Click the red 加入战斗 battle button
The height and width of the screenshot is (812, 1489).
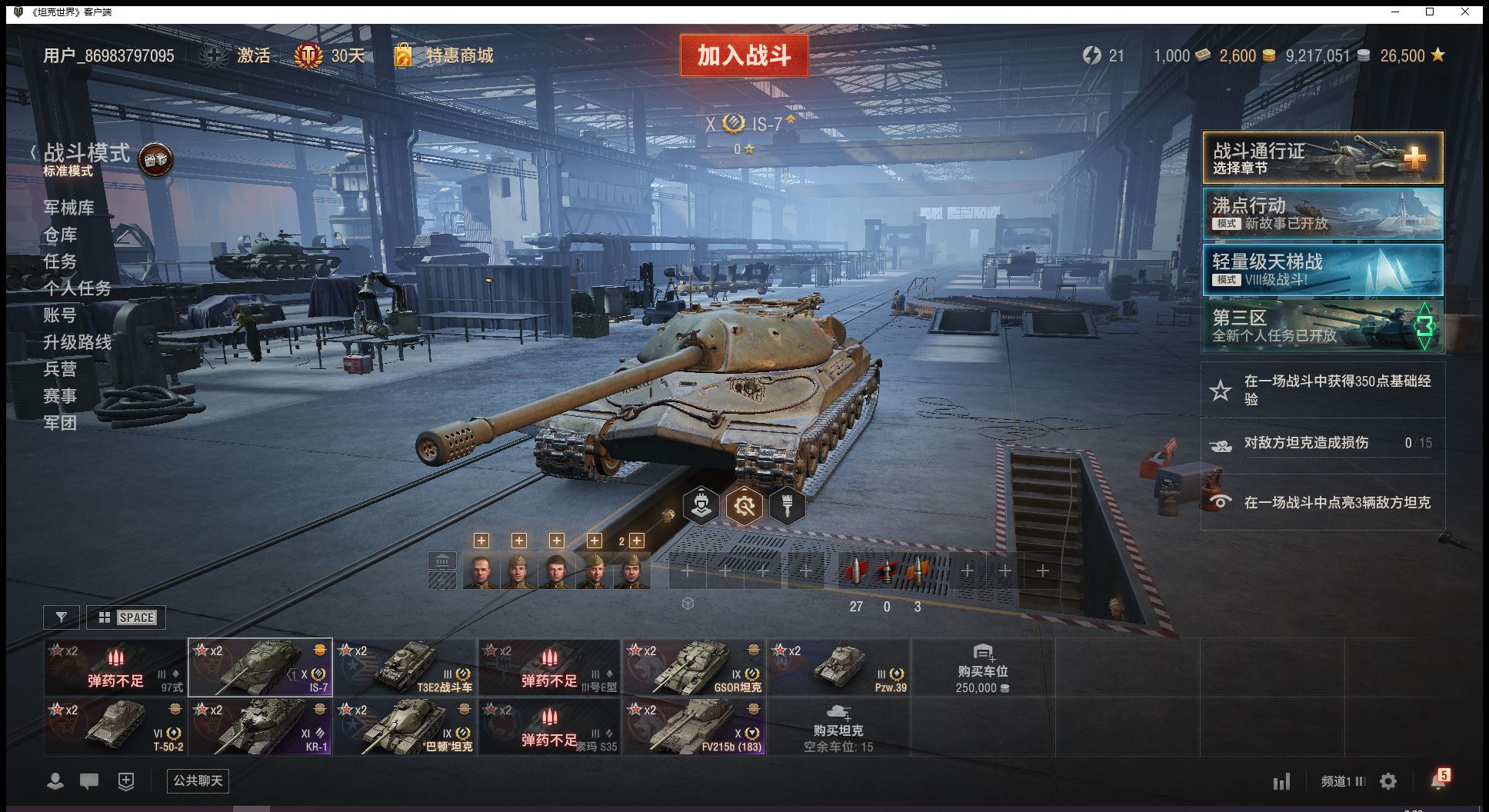click(x=744, y=55)
